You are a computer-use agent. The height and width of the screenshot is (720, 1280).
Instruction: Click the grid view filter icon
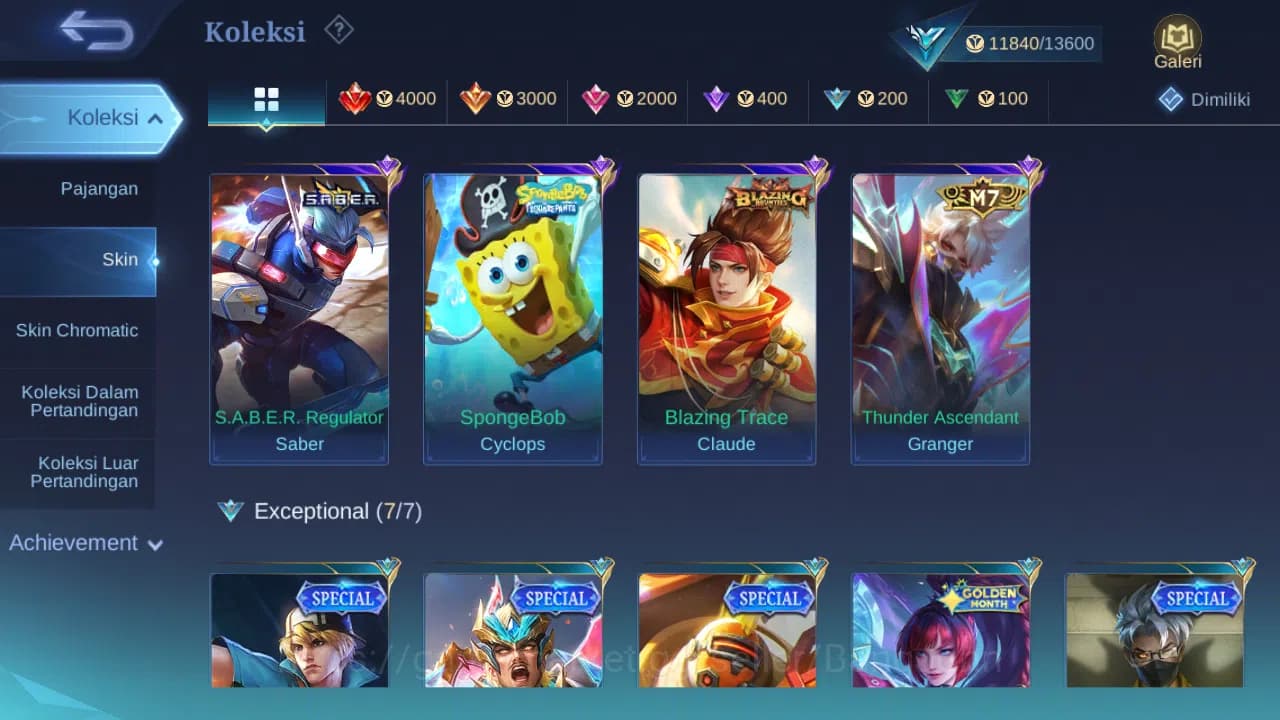point(265,99)
